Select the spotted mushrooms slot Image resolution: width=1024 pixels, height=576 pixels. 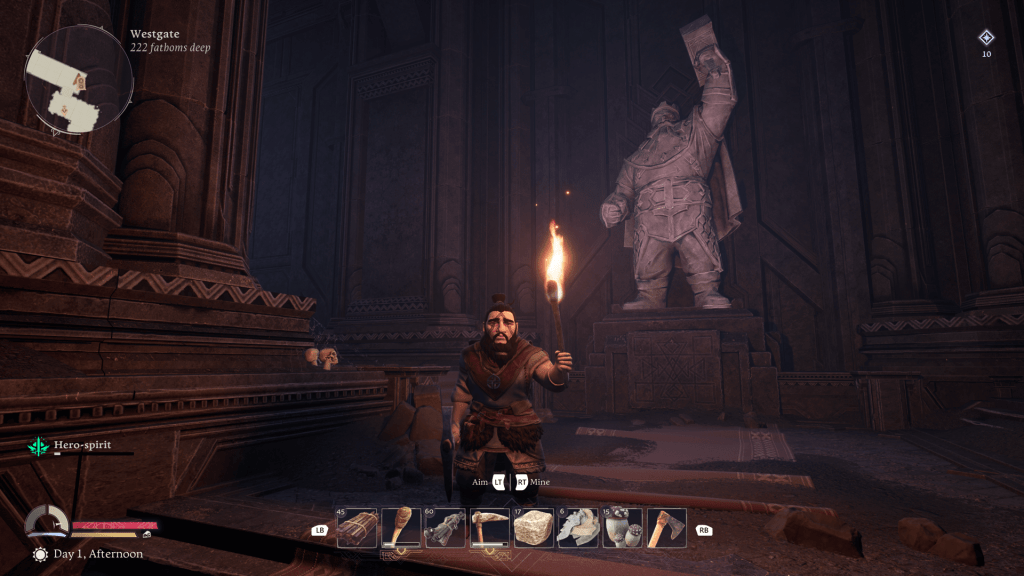pos(622,528)
